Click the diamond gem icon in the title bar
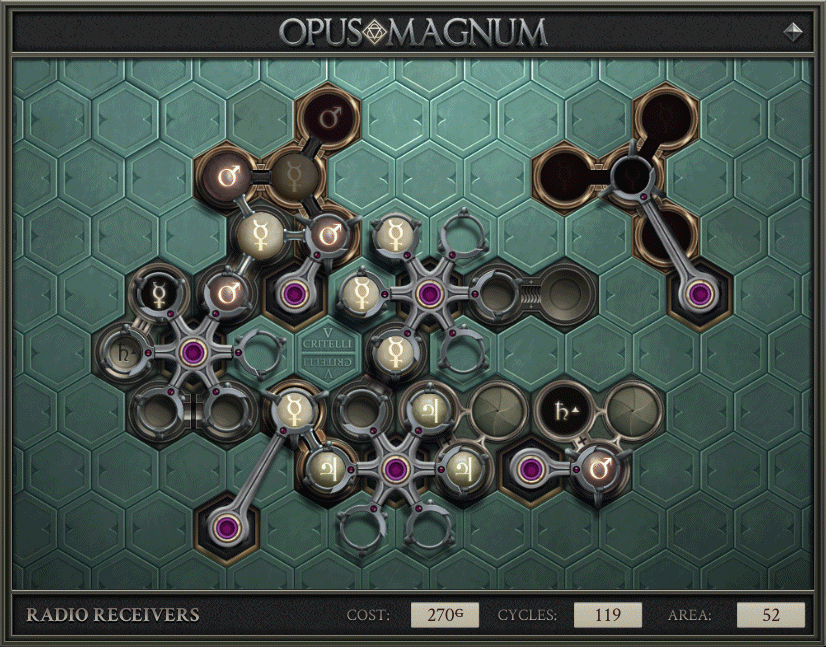The height and width of the screenshot is (647, 826). click(794, 31)
